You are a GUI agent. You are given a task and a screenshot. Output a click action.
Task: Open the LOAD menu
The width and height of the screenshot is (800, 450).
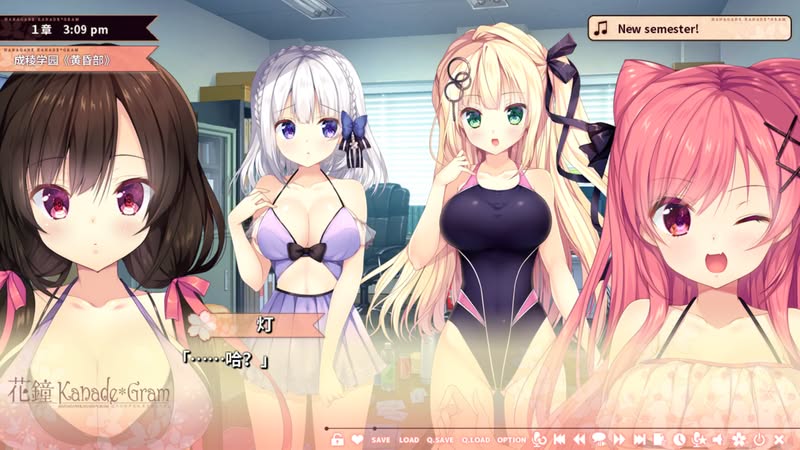click(409, 440)
